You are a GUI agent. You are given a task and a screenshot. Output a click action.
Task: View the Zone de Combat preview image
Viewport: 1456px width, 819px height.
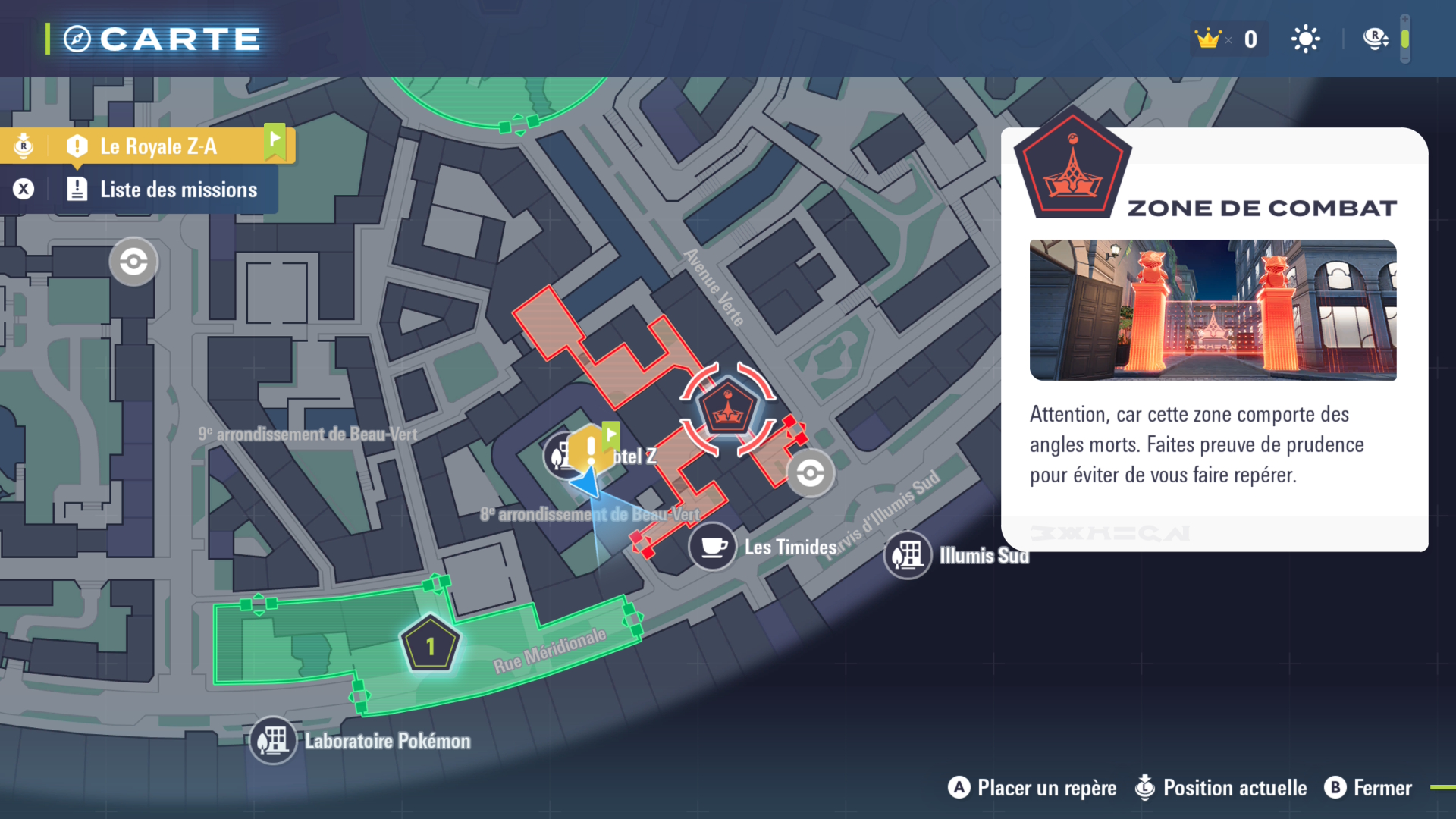1213,309
